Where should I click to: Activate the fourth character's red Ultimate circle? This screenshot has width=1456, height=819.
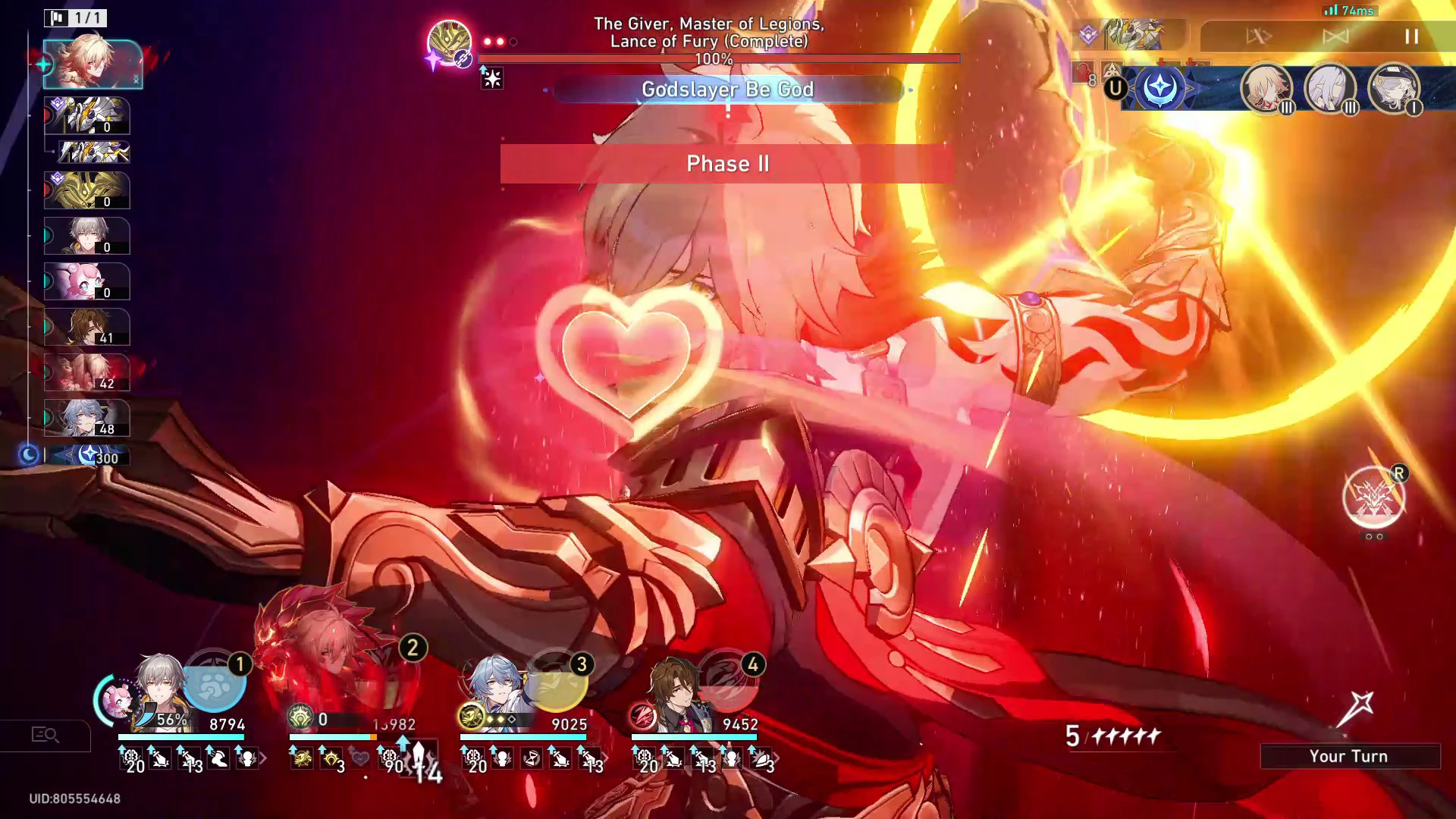pyautogui.click(x=729, y=681)
